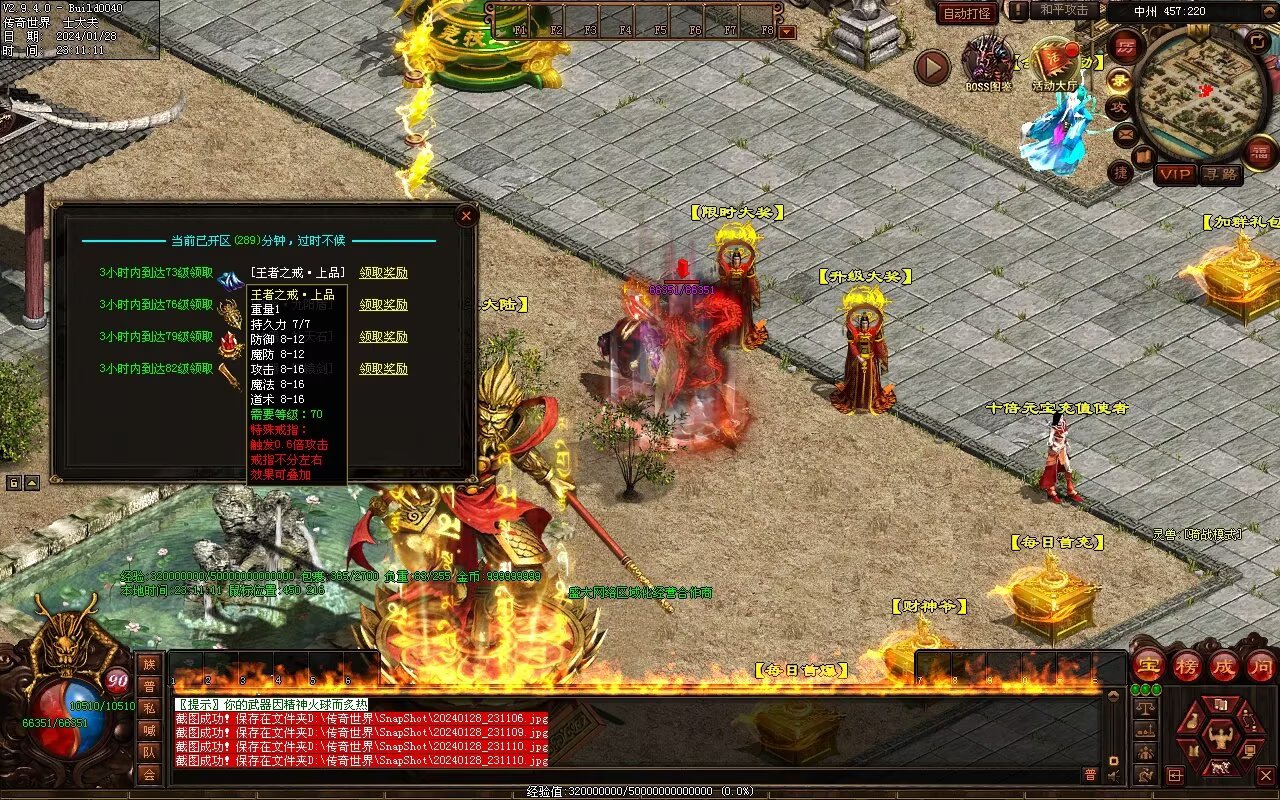The height and width of the screenshot is (800, 1280).
Task: Toggle the 自动打怪 auto-fight button
Action: tap(967, 13)
